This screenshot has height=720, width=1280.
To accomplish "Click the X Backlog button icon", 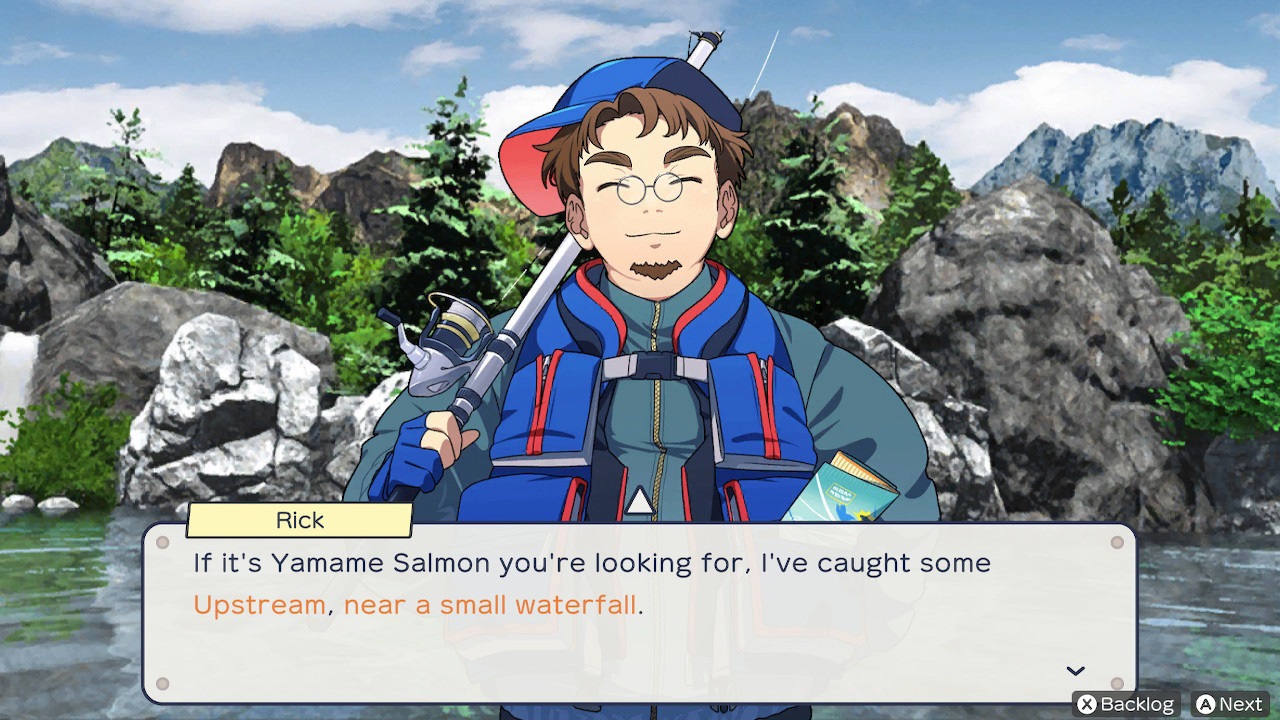I will [x=1088, y=704].
